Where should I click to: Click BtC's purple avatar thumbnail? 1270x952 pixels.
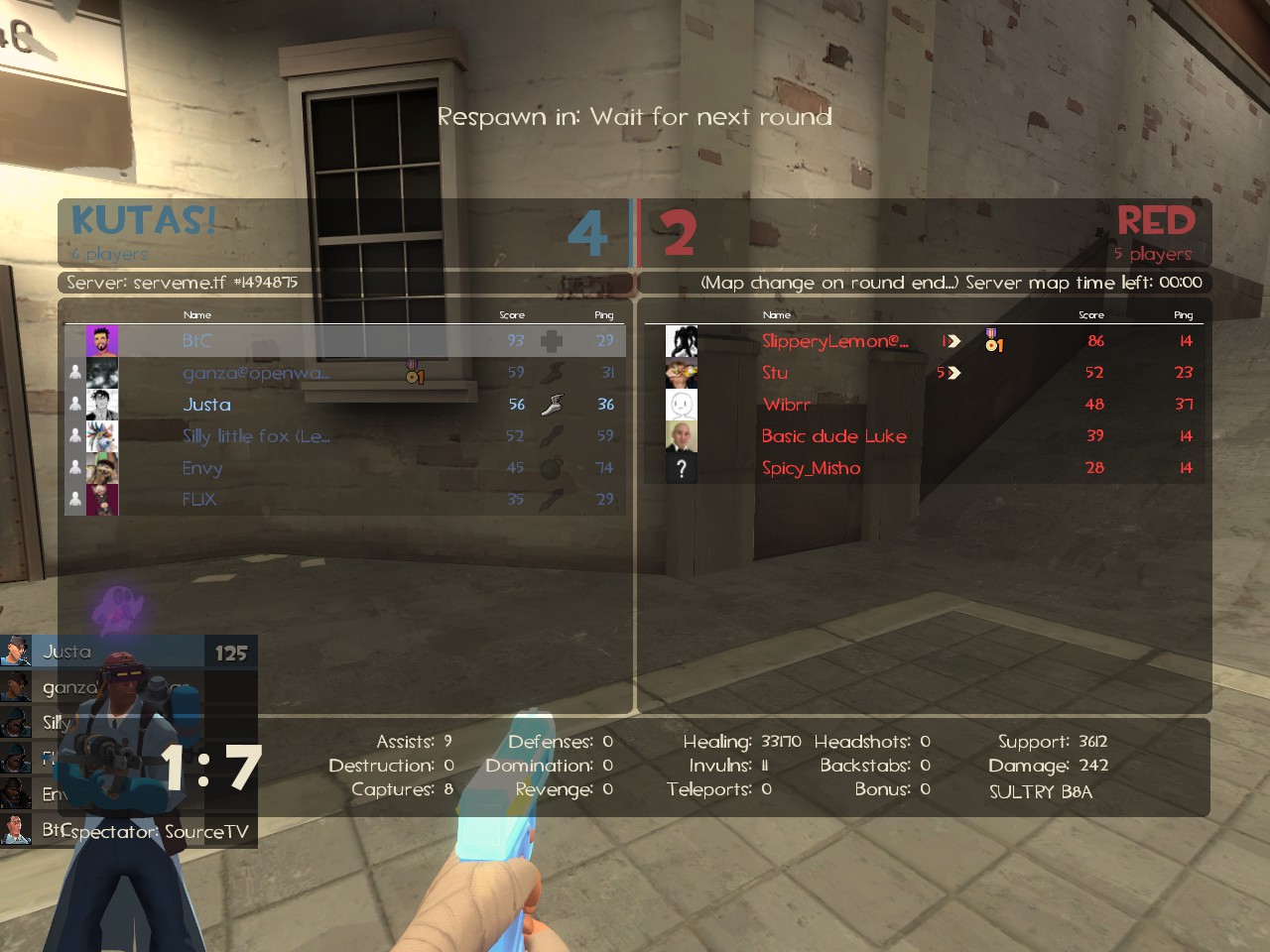[x=102, y=341]
